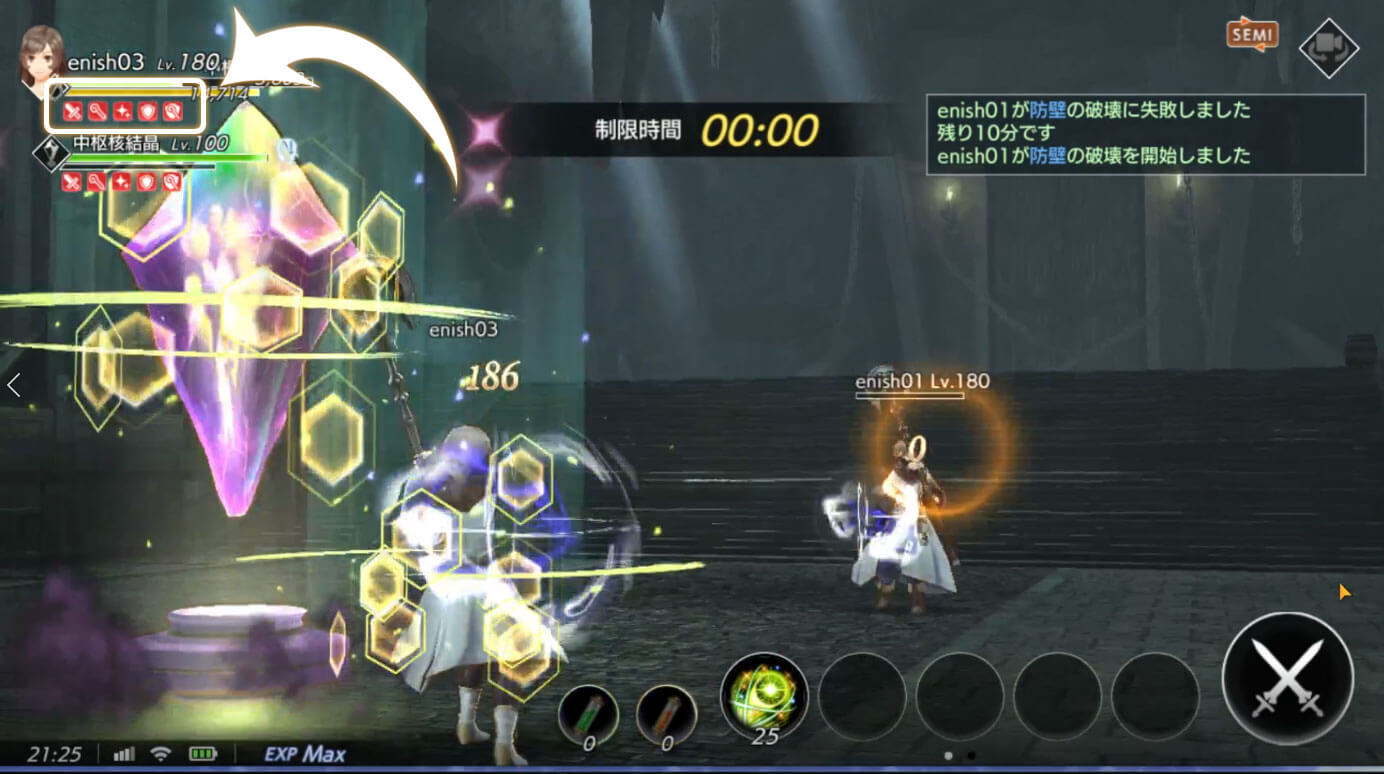Select the enish03 character portrait
The image size is (1384, 774).
pos(40,57)
